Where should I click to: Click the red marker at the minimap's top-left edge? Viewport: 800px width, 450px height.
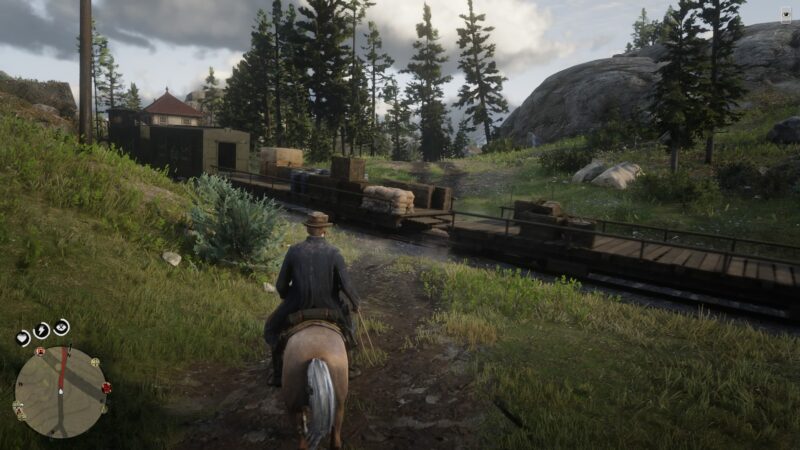tap(39, 352)
